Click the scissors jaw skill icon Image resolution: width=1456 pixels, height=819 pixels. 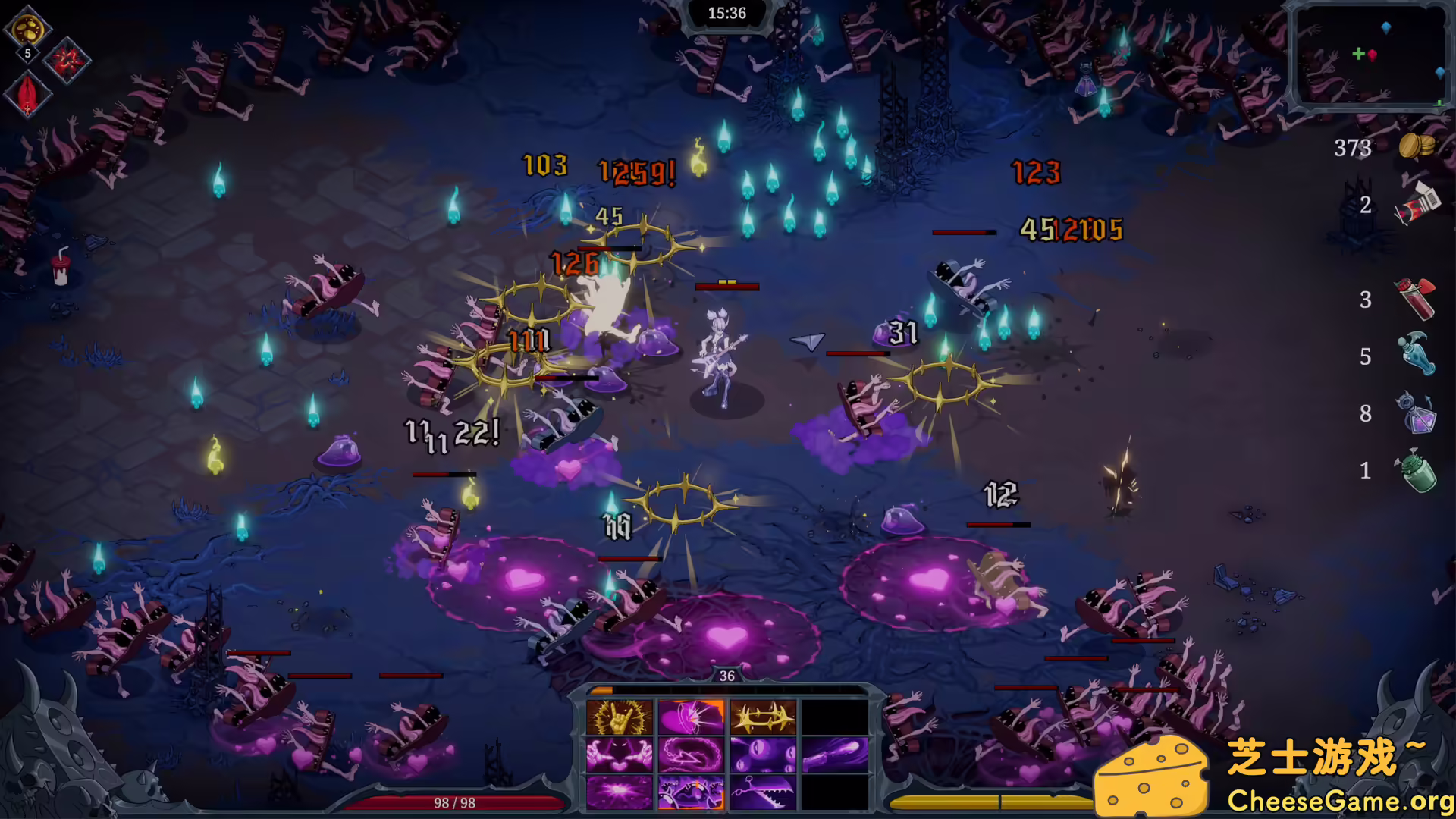[x=763, y=793]
